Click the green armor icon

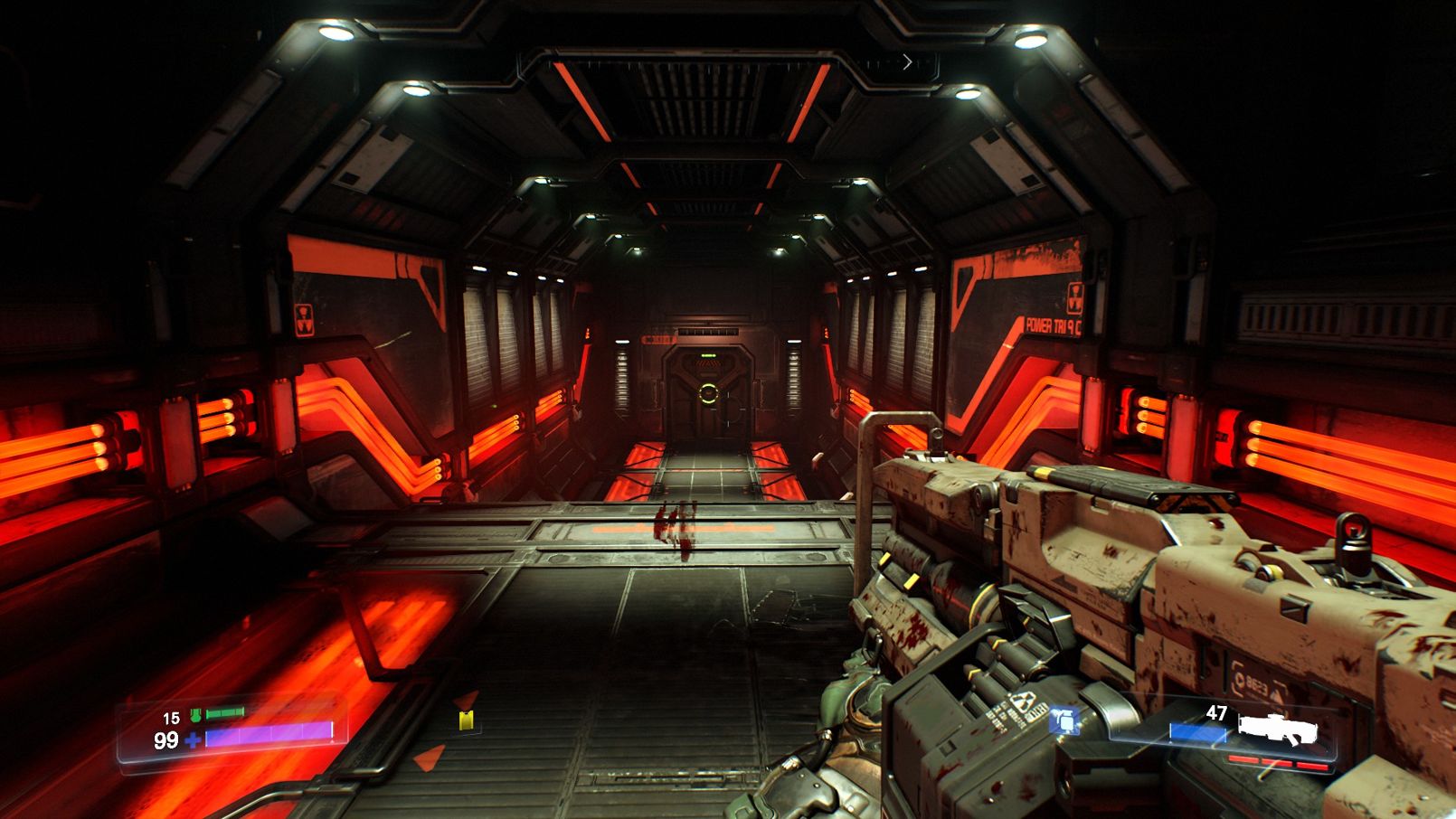click(x=195, y=715)
